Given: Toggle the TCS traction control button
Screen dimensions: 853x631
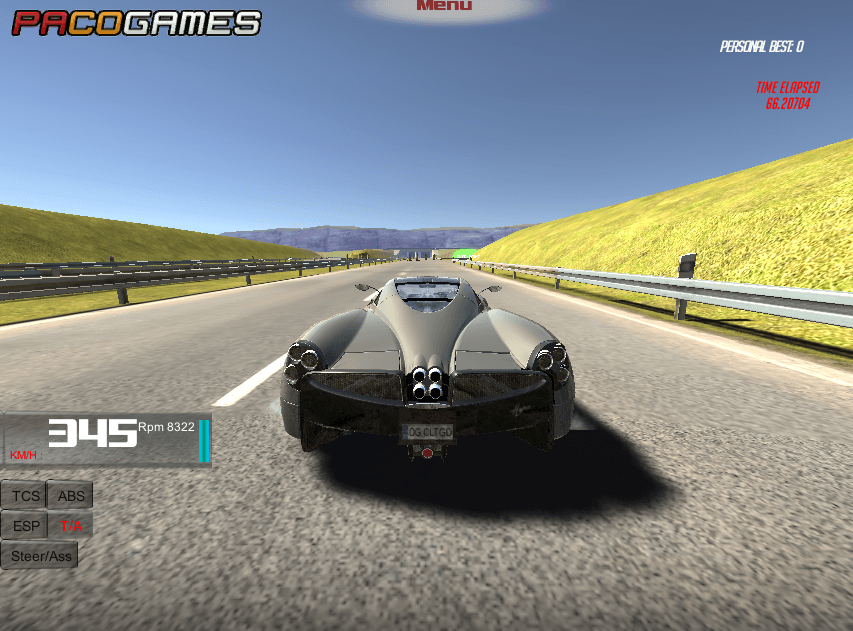Looking at the screenshot, I should pos(27,496).
